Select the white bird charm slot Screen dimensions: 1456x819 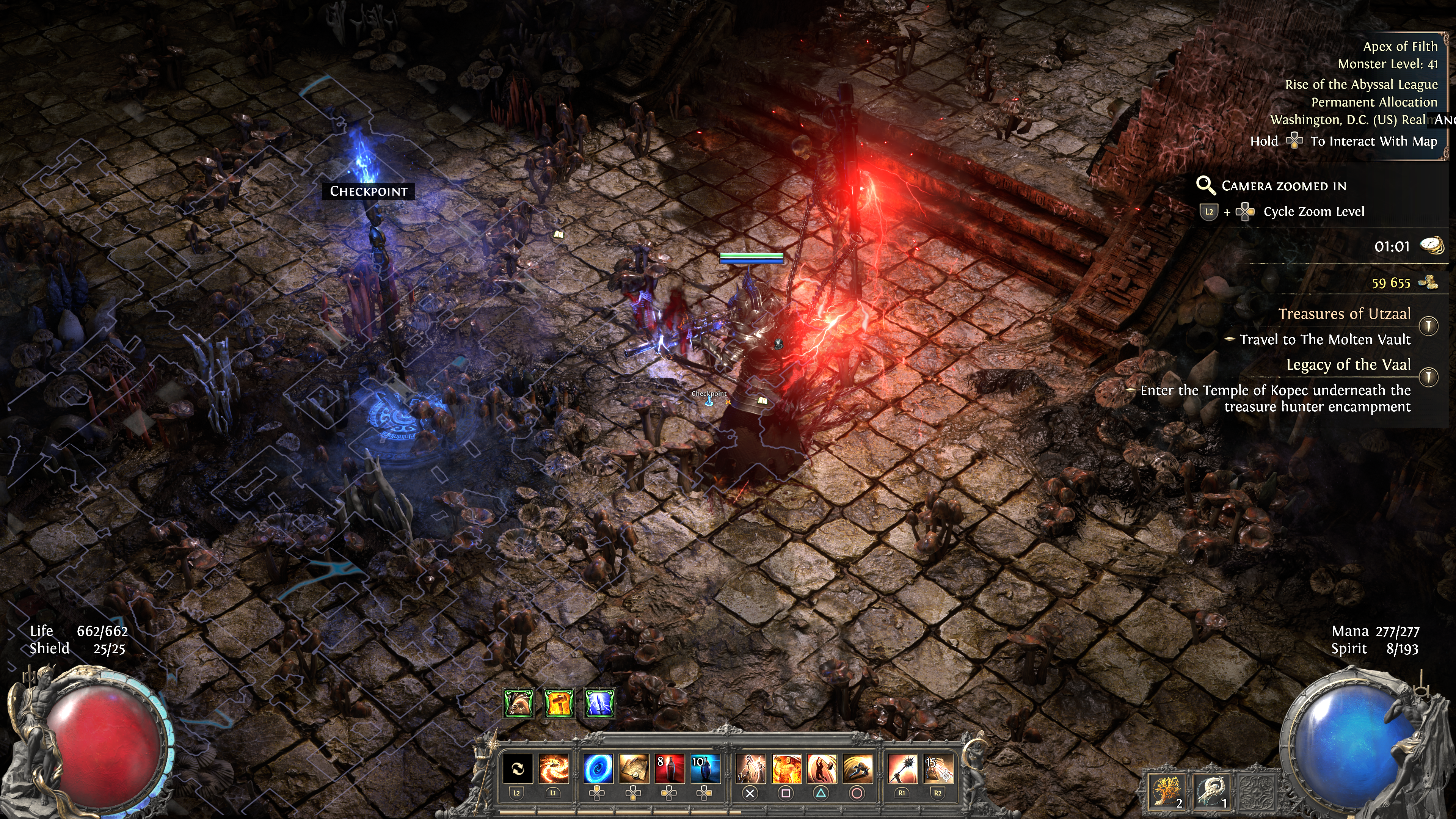click(x=1212, y=790)
